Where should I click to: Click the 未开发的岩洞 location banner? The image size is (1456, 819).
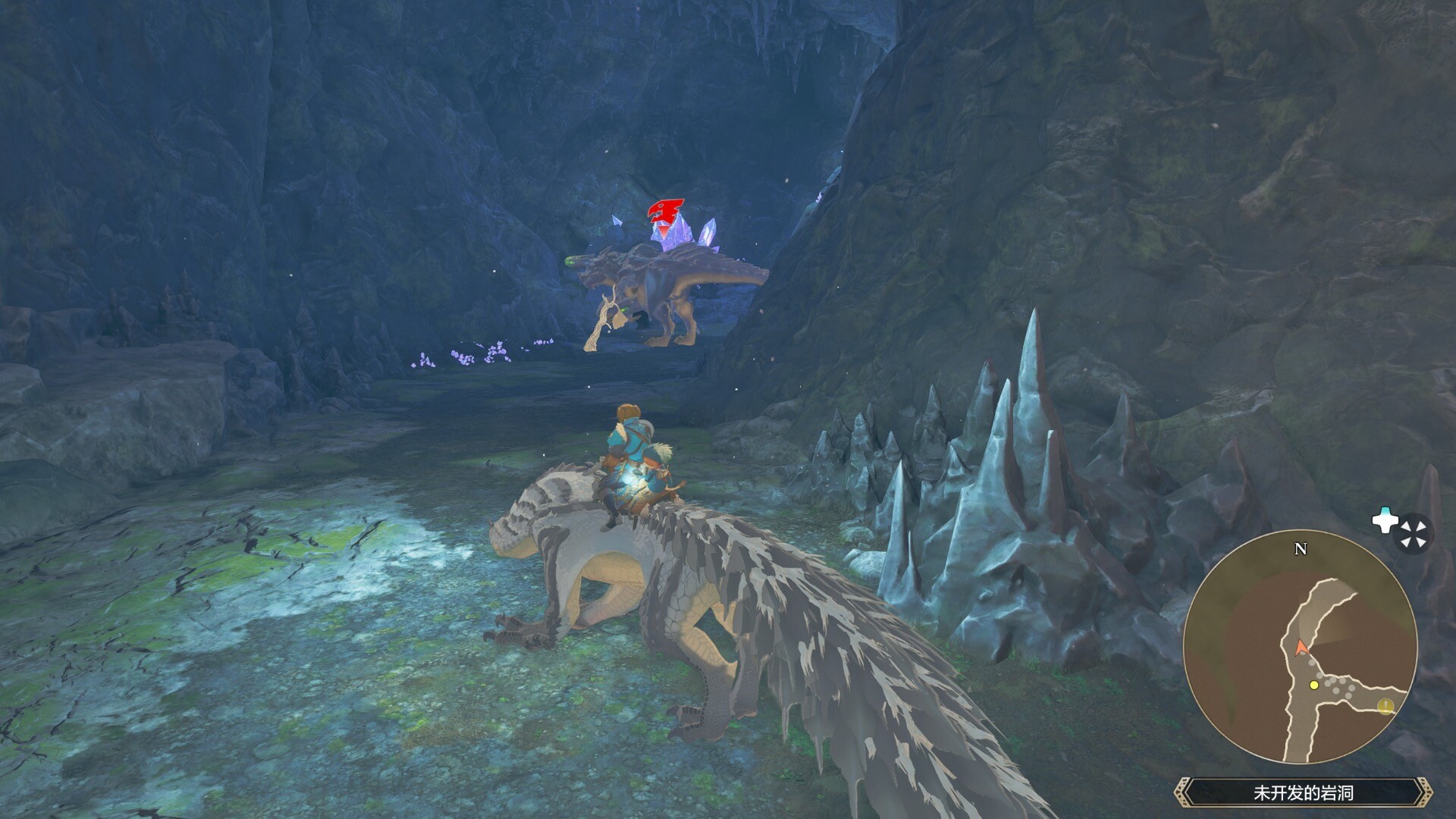click(1303, 793)
